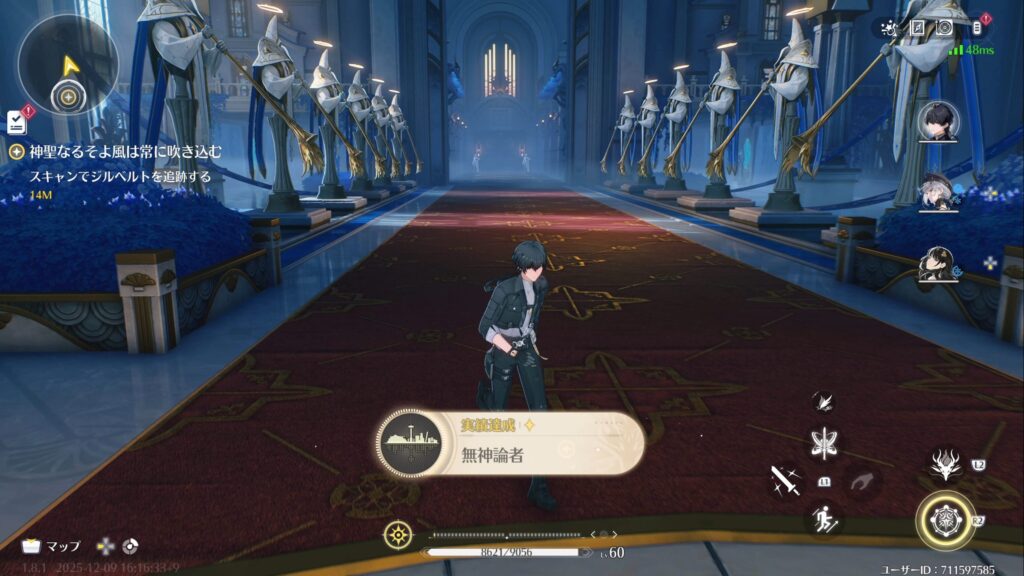Click the gold compass utility icon at bottom
Image resolution: width=1024 pixels, height=576 pixels.
pos(398,534)
